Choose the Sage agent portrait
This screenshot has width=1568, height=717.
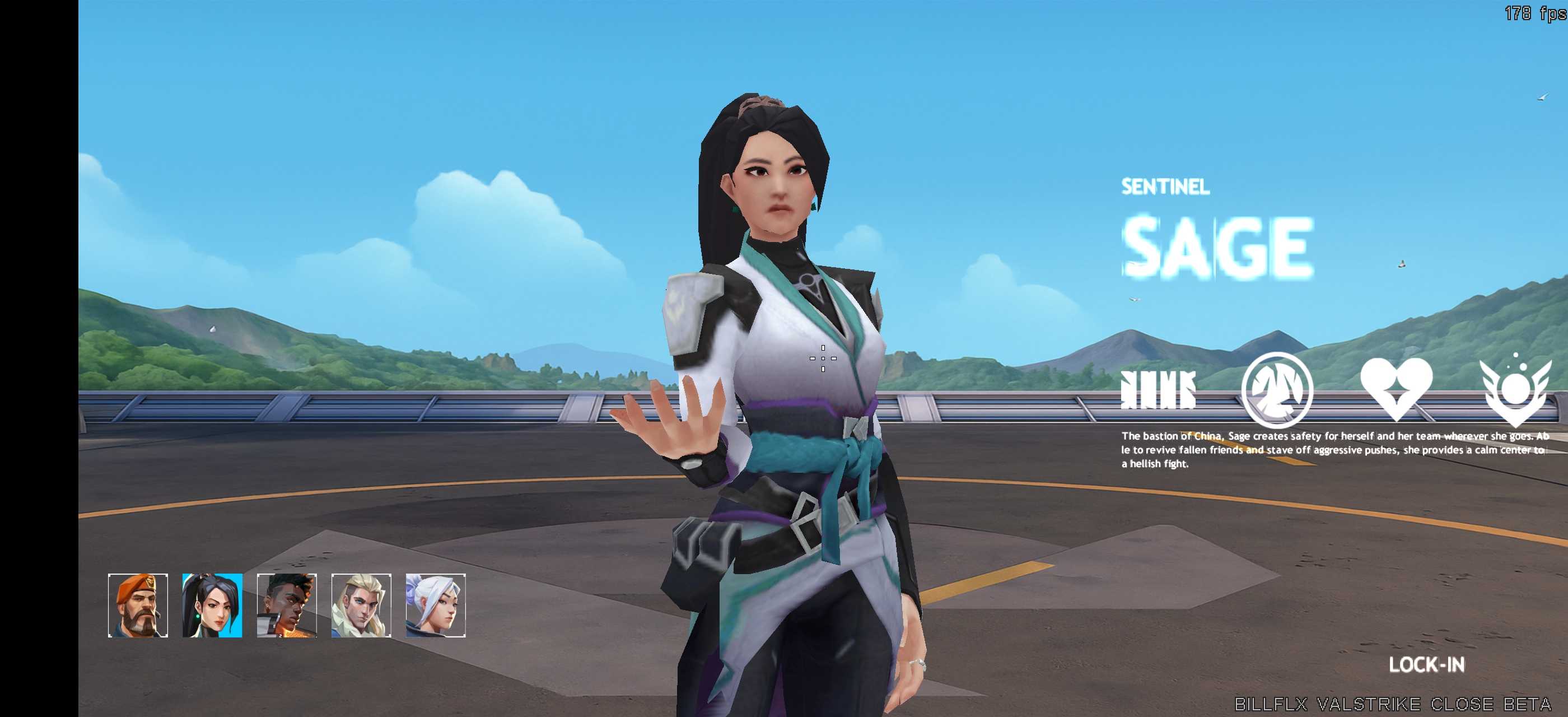[x=212, y=606]
